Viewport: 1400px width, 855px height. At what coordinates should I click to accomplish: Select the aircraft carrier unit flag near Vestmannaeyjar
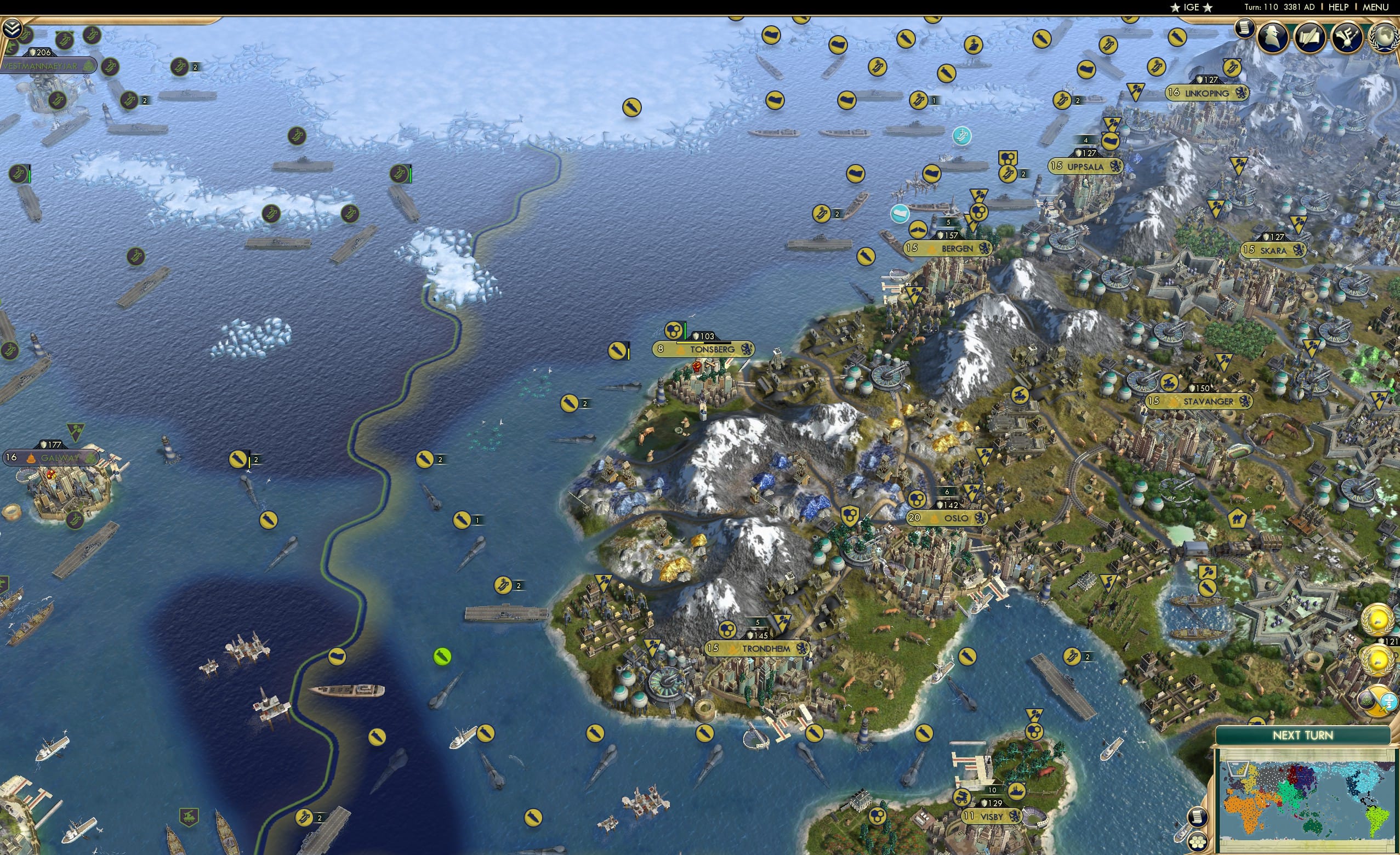(111, 67)
